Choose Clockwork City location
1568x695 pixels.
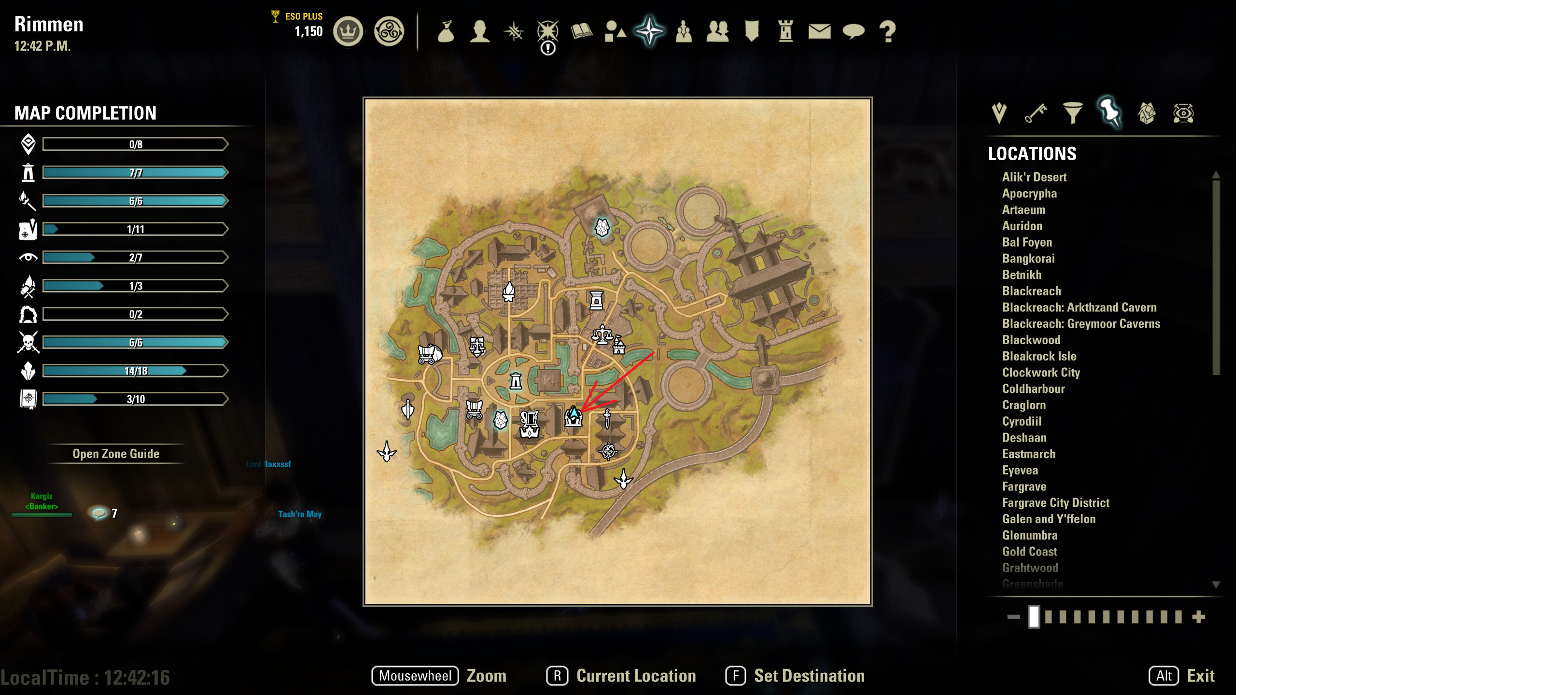[1040, 373]
